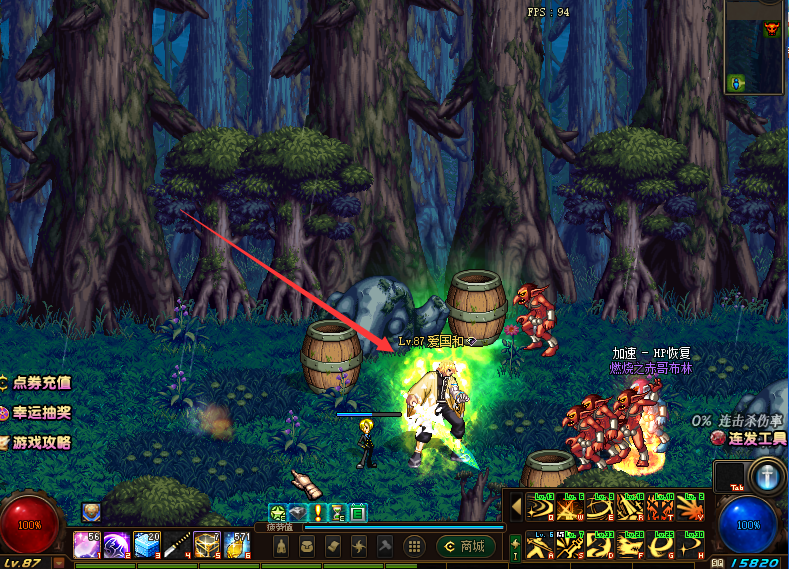Activate the beast-head skill bound to key F
The height and width of the screenshot is (569, 789).
pyautogui.click(x=632, y=547)
